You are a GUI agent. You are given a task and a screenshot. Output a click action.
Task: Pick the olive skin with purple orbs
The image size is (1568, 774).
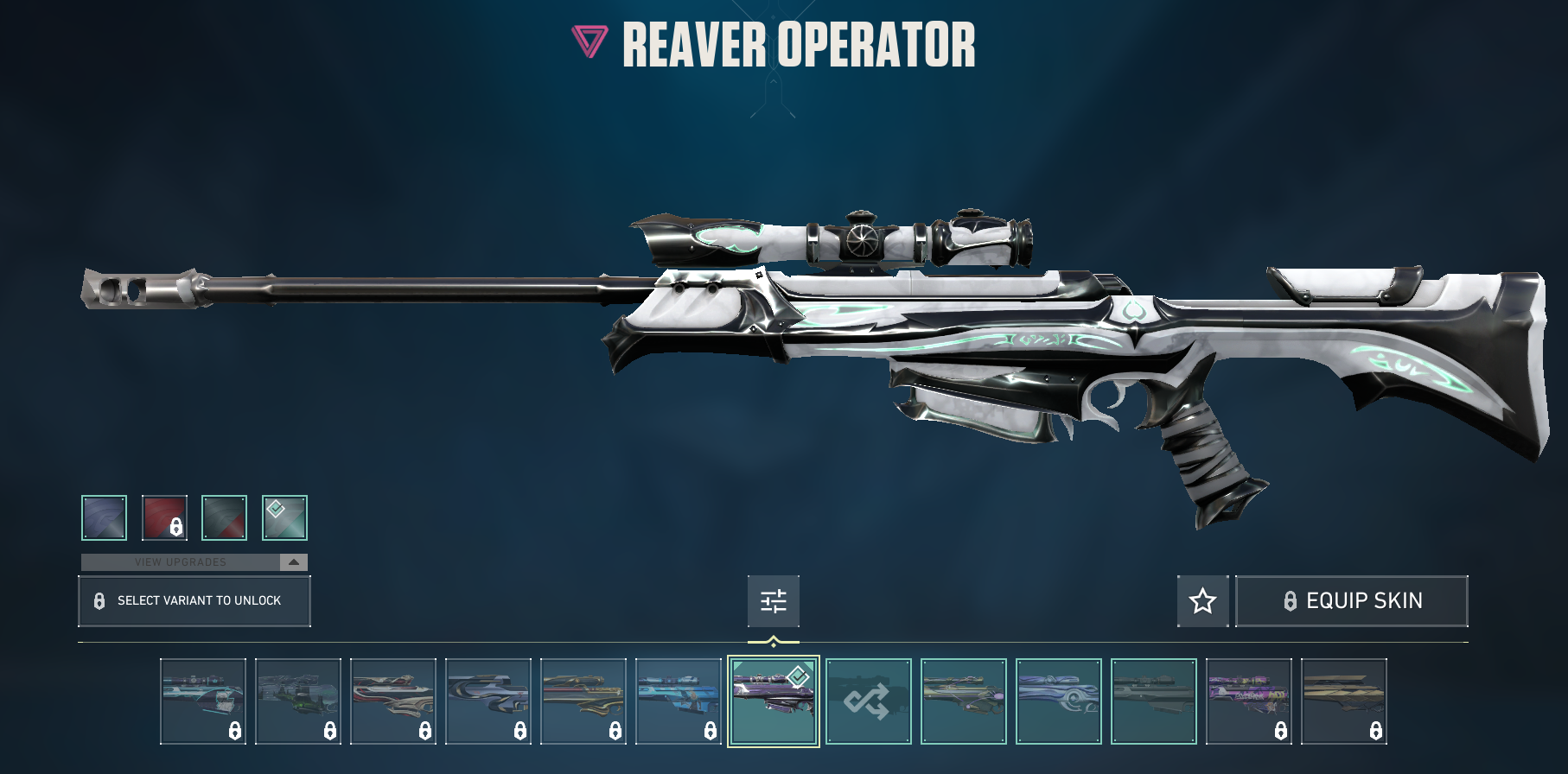(963, 701)
